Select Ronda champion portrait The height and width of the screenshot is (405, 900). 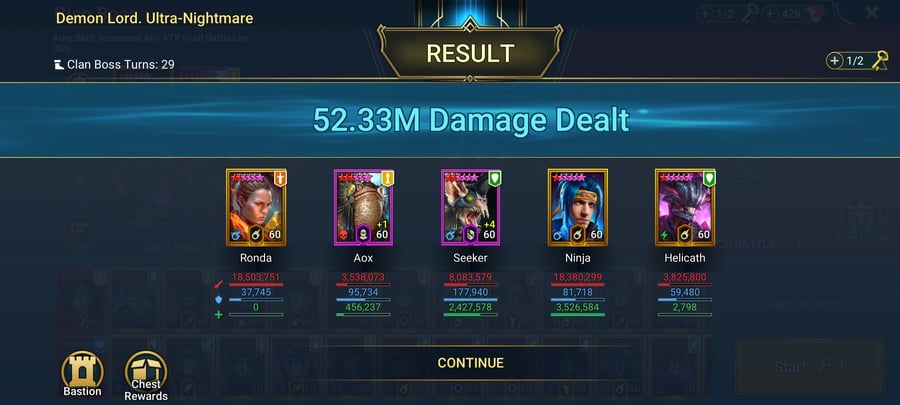[256, 207]
